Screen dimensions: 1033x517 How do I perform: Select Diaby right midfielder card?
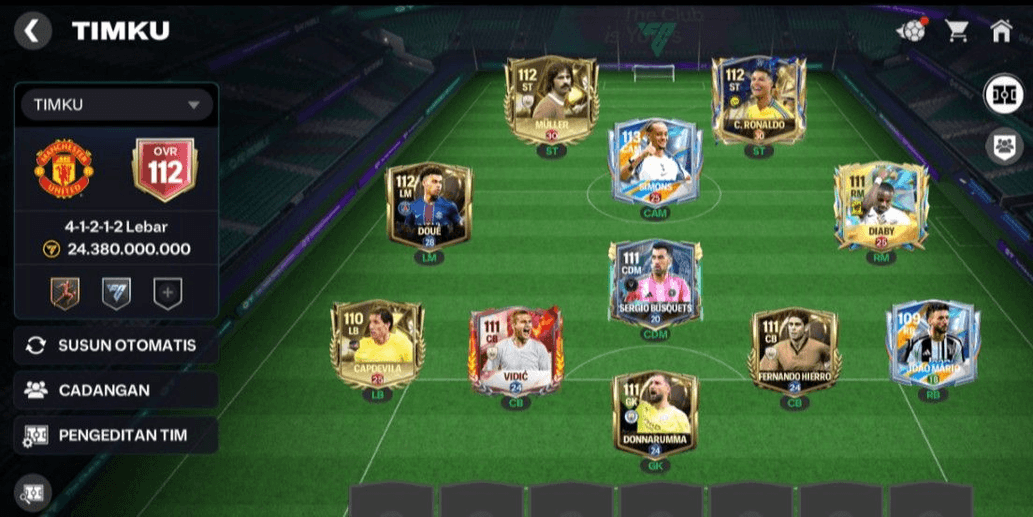coord(880,208)
